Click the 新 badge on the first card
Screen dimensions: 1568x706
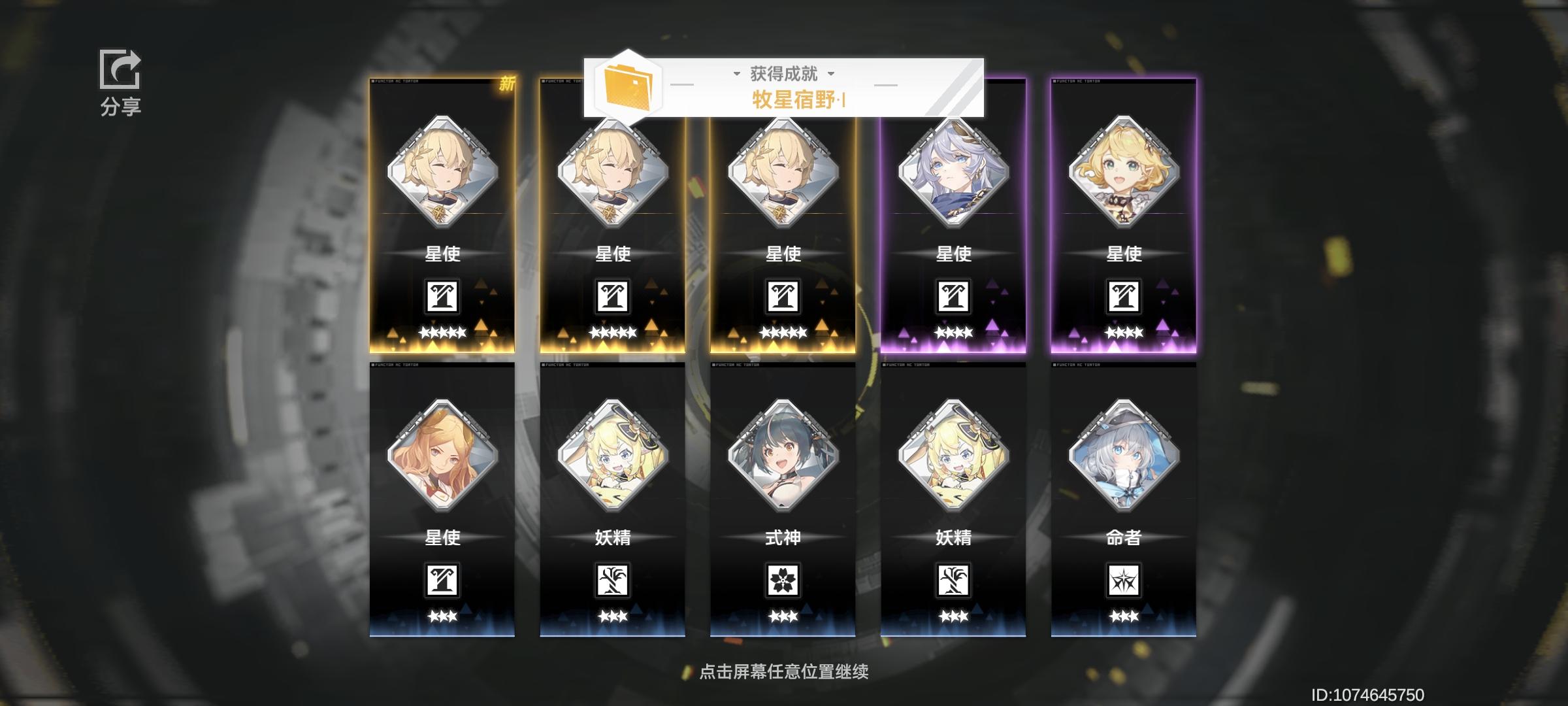[509, 84]
